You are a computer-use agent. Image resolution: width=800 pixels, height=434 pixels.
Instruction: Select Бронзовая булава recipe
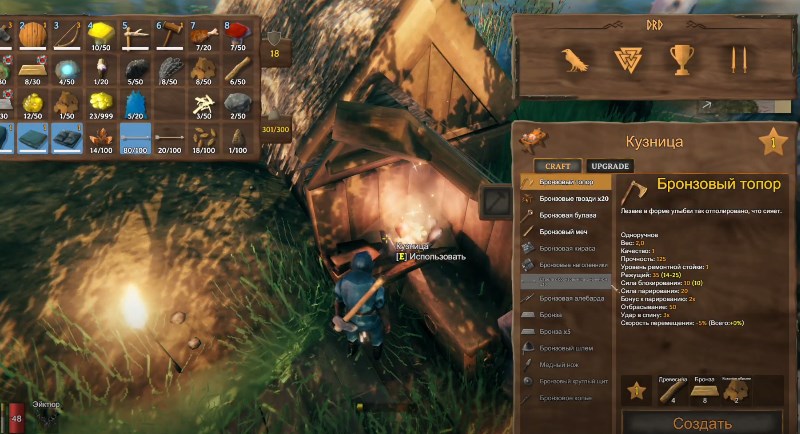[x=567, y=215]
